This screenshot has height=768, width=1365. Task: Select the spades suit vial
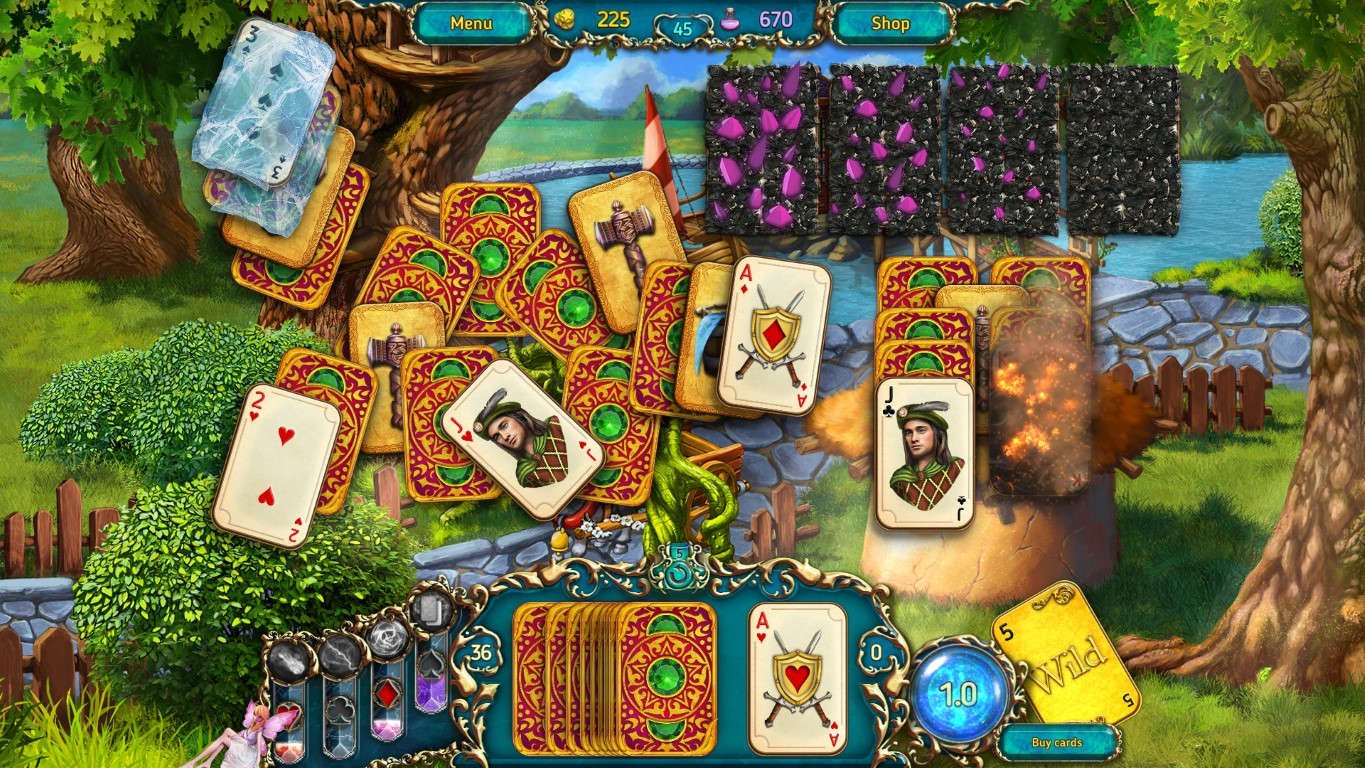coord(431,680)
